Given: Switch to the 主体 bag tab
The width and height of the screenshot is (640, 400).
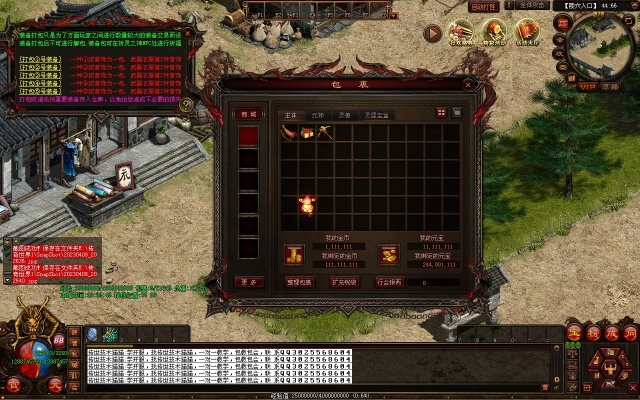Looking at the screenshot, I should coord(292,115).
